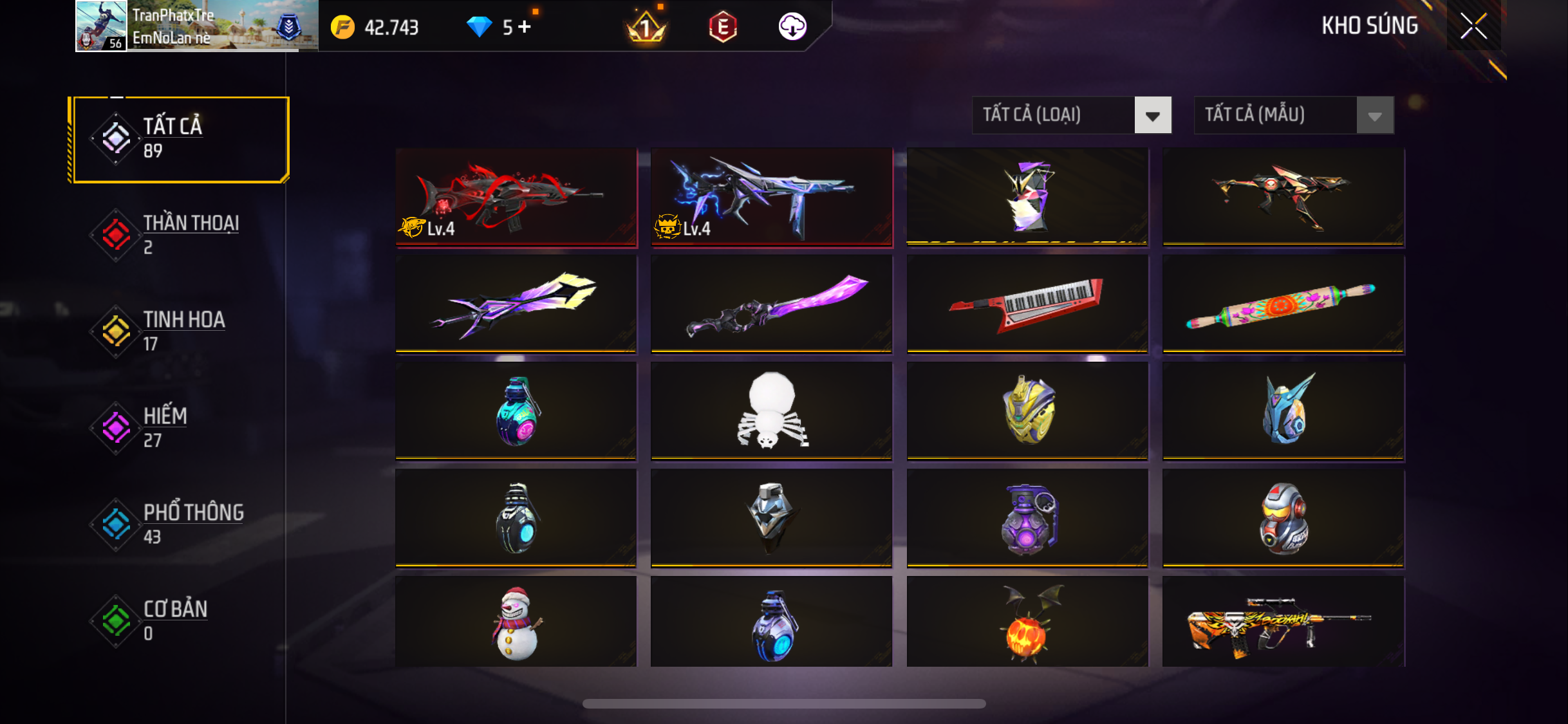Select the Tất Cả category tab
The image size is (1568, 724).
[181, 139]
